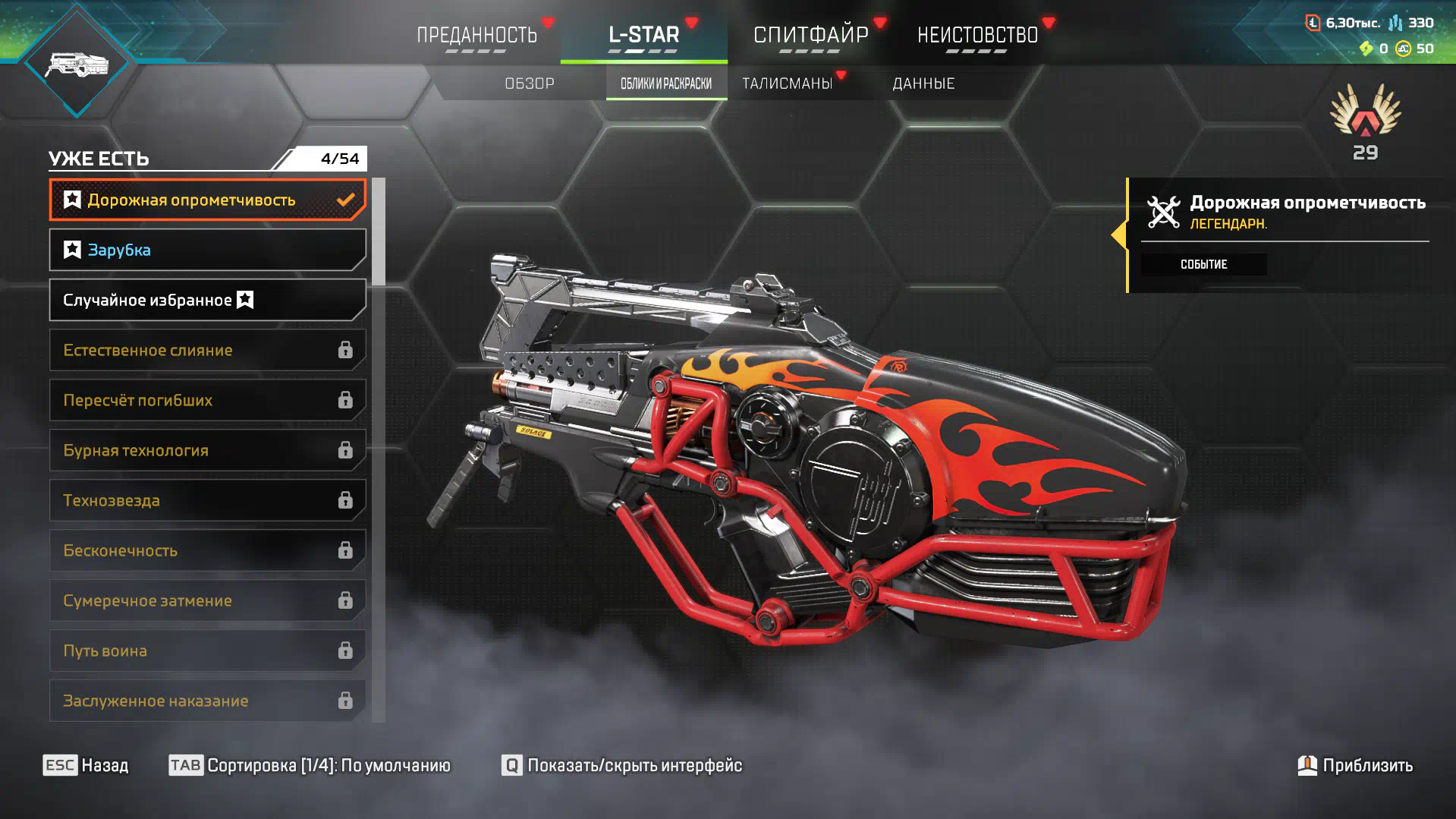The width and height of the screenshot is (1456, 819).
Task: Go back with the Назад button
Action: click(x=86, y=765)
